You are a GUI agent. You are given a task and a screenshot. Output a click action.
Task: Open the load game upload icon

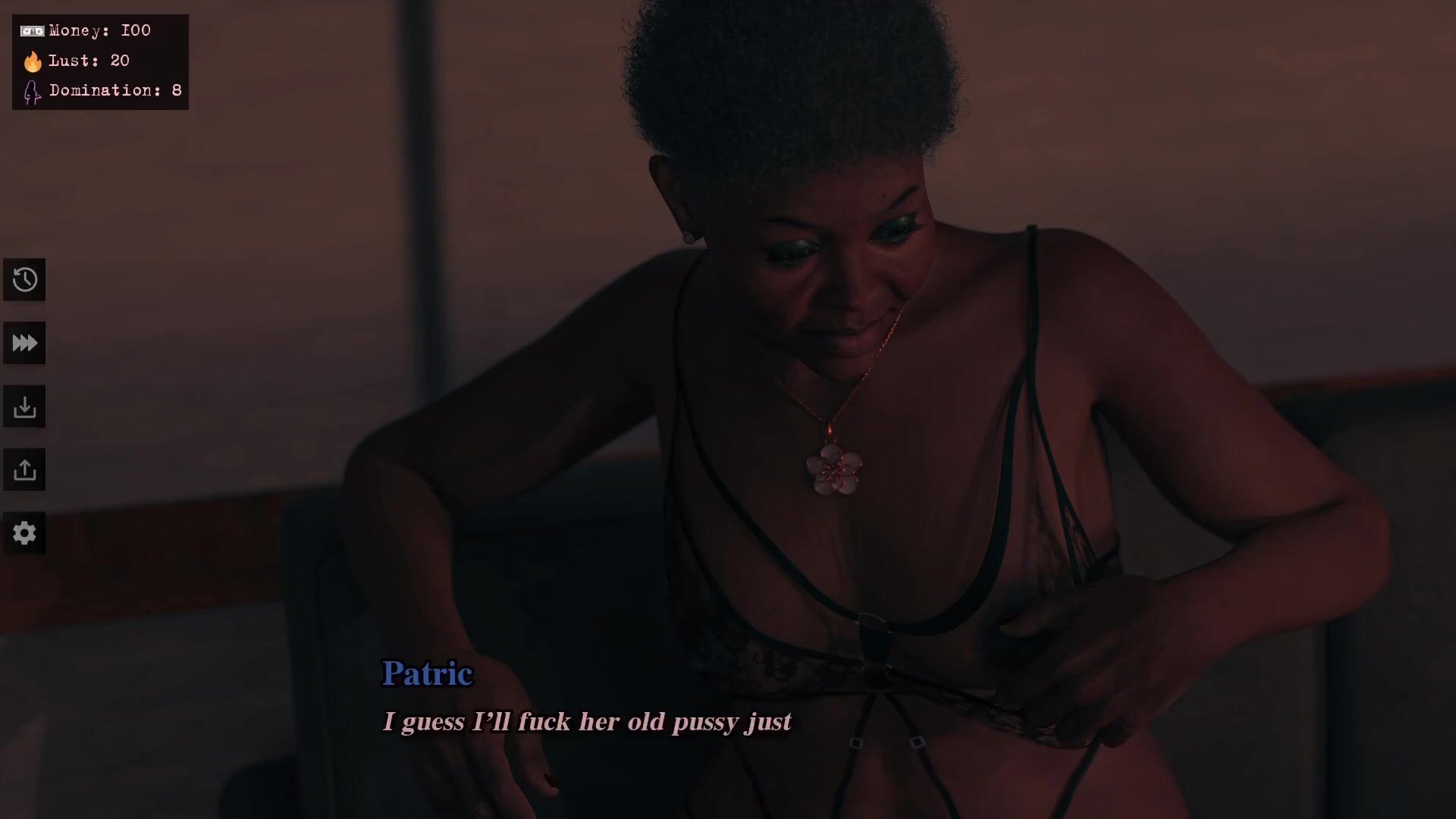point(24,470)
